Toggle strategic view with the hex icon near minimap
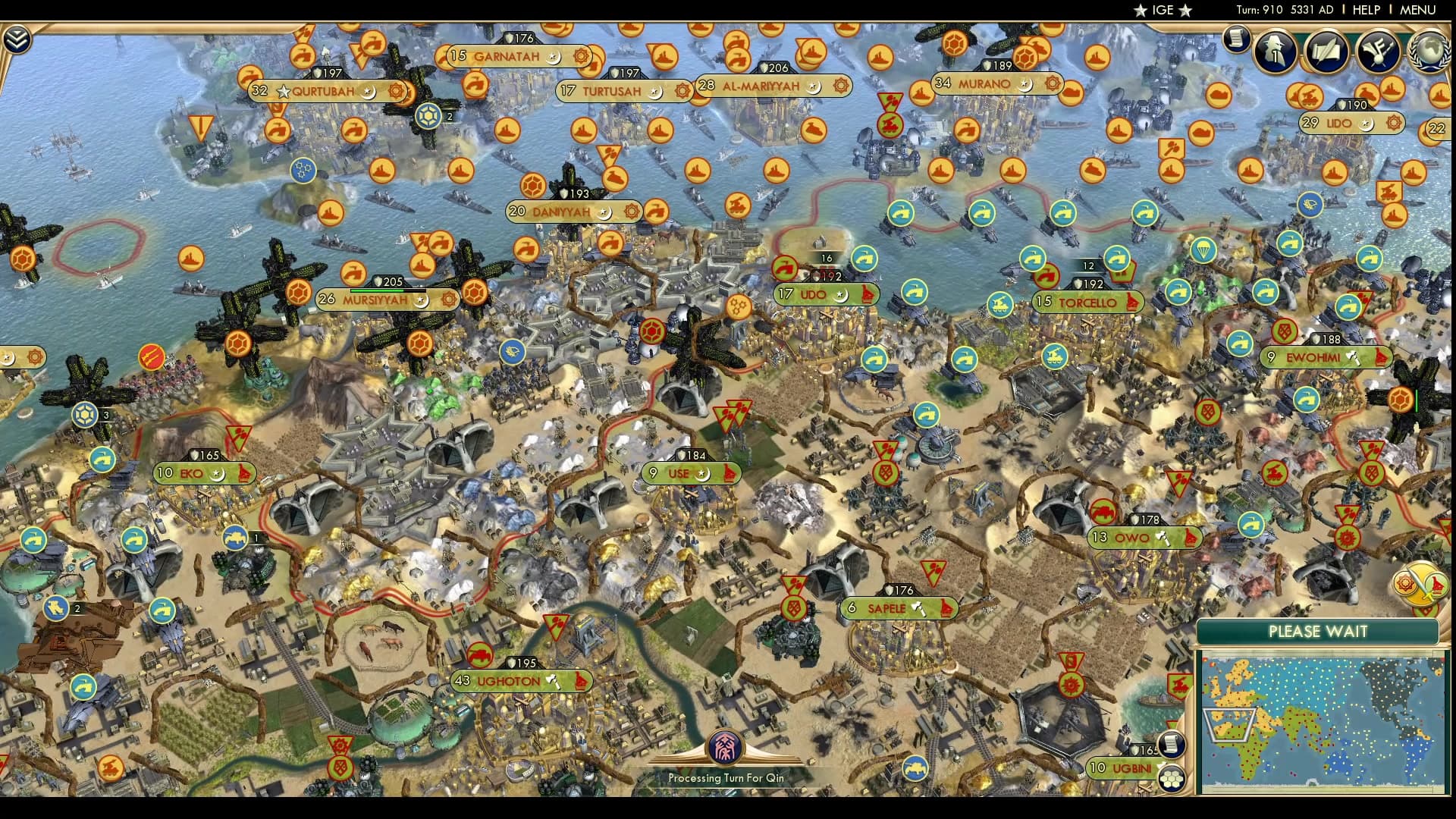1456x819 pixels. [1170, 777]
